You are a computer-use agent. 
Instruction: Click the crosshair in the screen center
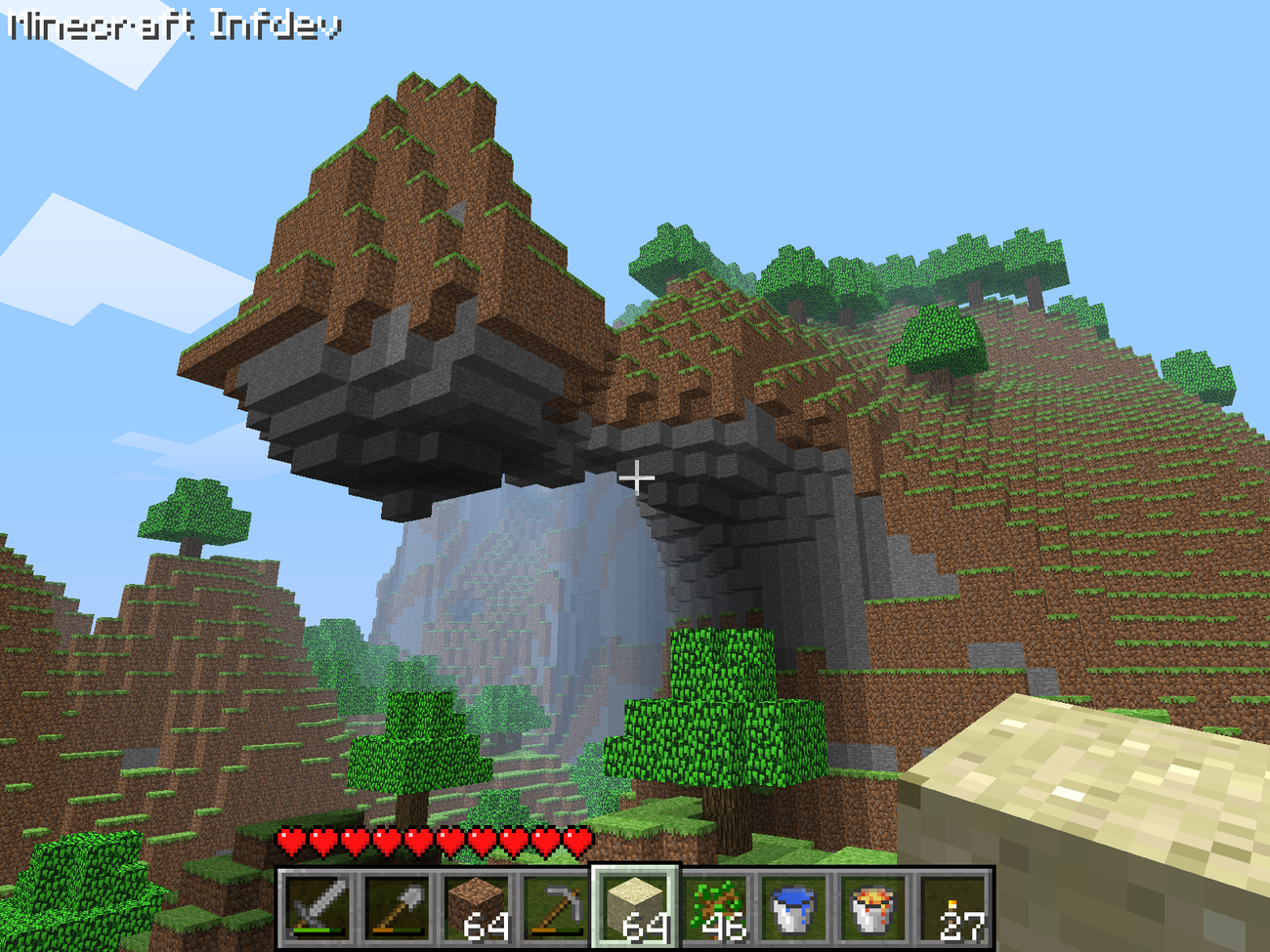[637, 478]
